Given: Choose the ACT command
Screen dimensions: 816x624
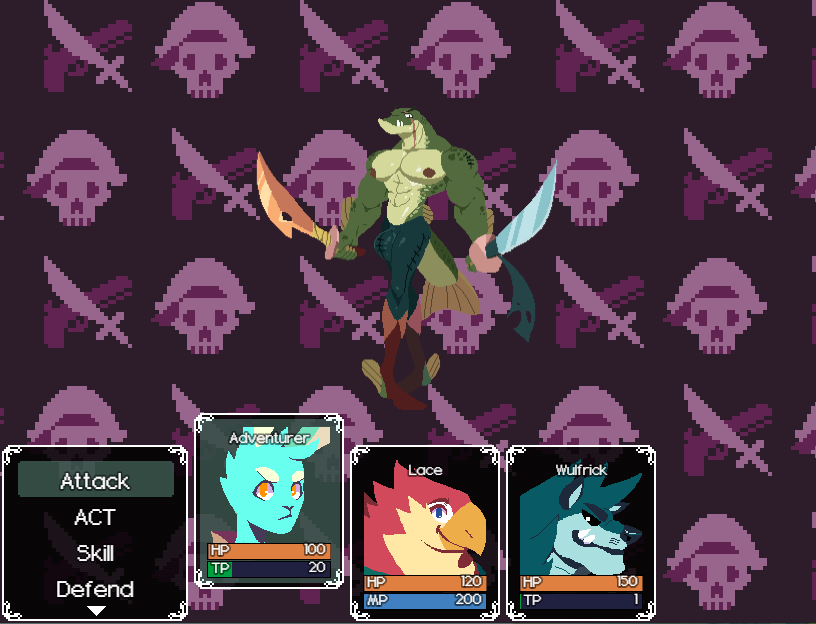Looking at the screenshot, I should click(x=95, y=517).
